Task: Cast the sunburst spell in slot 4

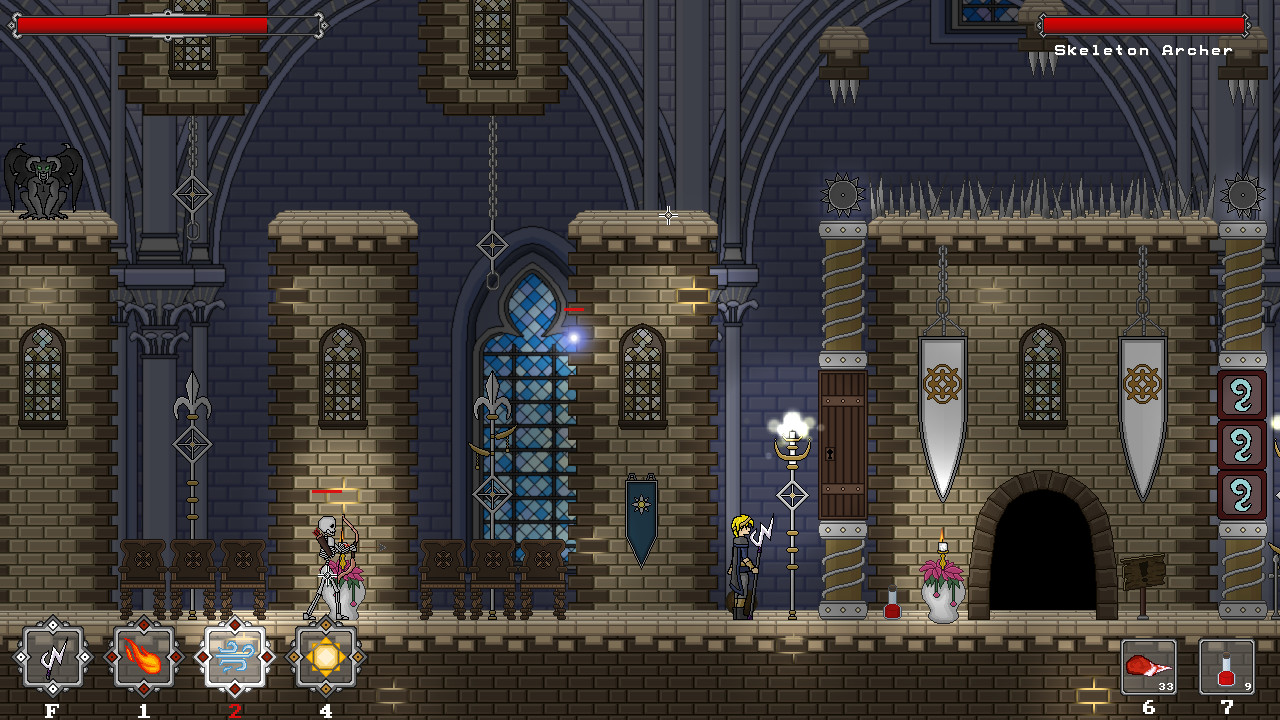Action: pyautogui.click(x=325, y=657)
